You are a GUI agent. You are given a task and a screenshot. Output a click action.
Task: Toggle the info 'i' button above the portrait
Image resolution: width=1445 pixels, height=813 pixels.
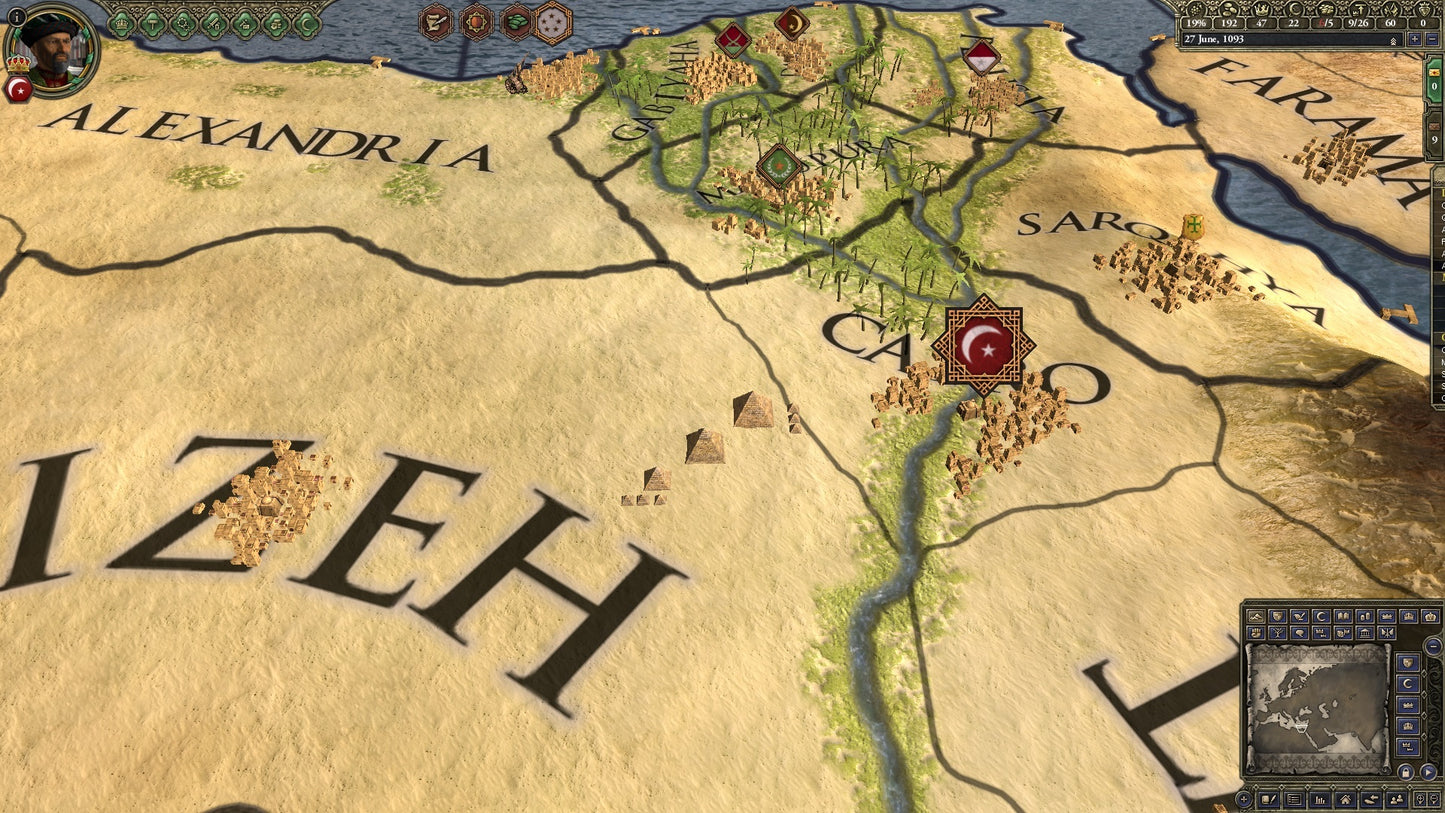point(17,16)
